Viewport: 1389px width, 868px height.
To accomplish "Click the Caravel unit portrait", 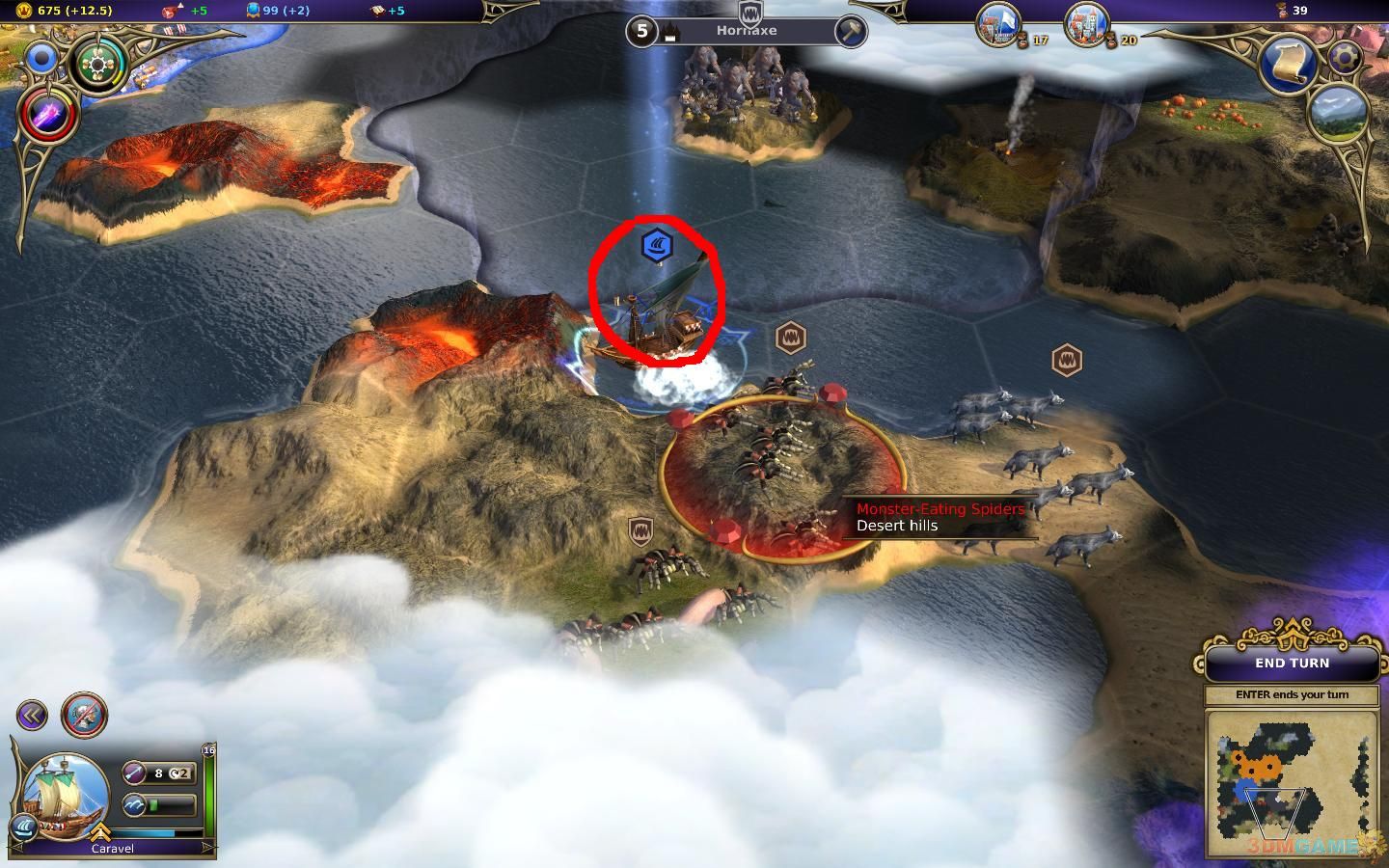I will 66,796.
